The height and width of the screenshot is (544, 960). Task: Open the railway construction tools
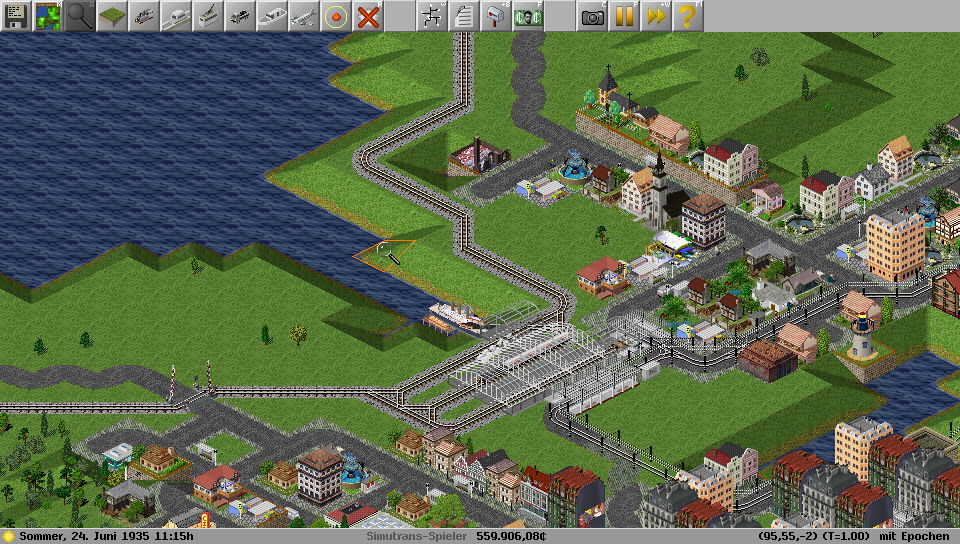pos(144,16)
